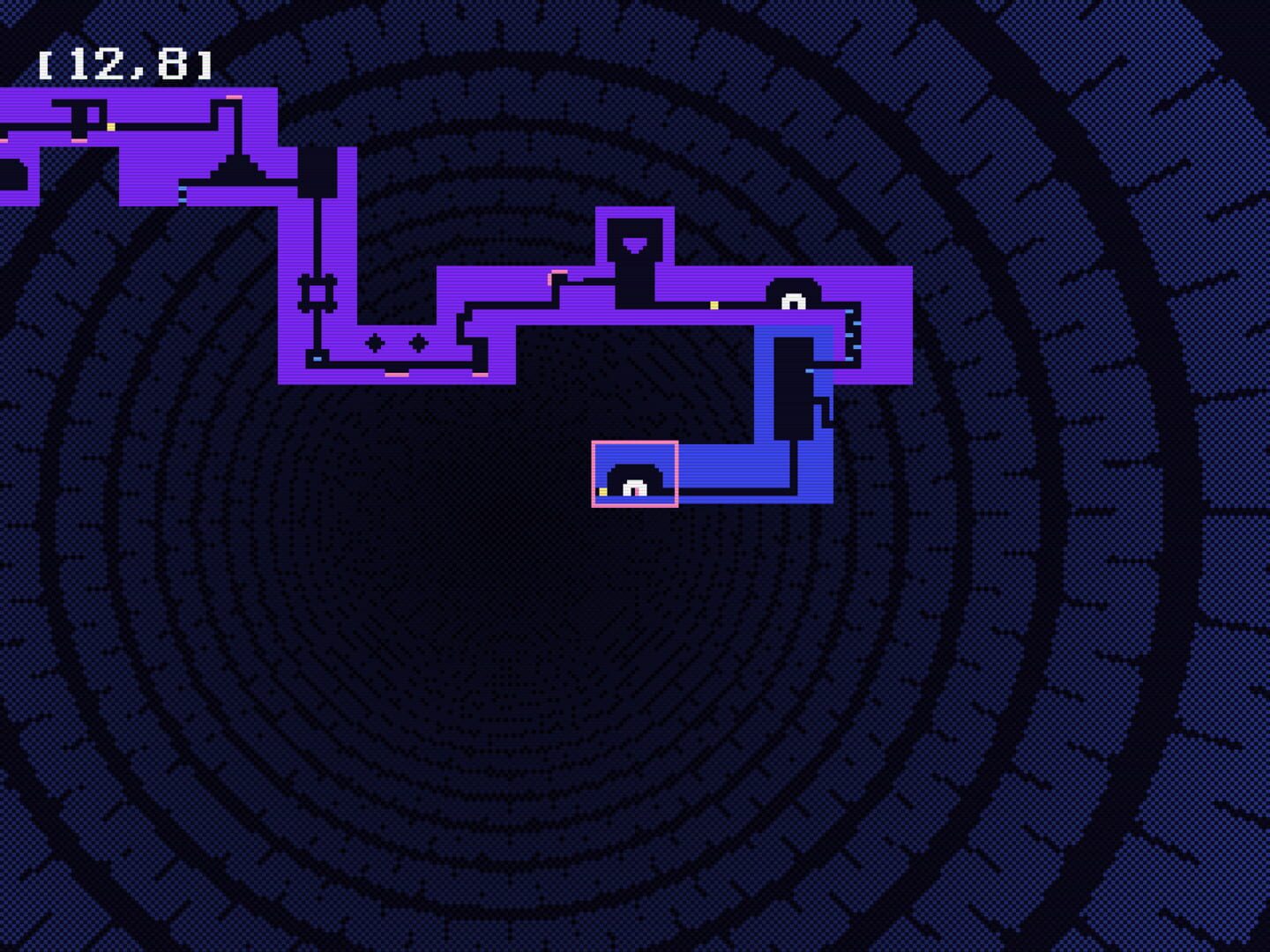Image resolution: width=1270 pixels, height=952 pixels.
Task: Select the rabbit statue marker inside the highlighted room
Action: 635,487
